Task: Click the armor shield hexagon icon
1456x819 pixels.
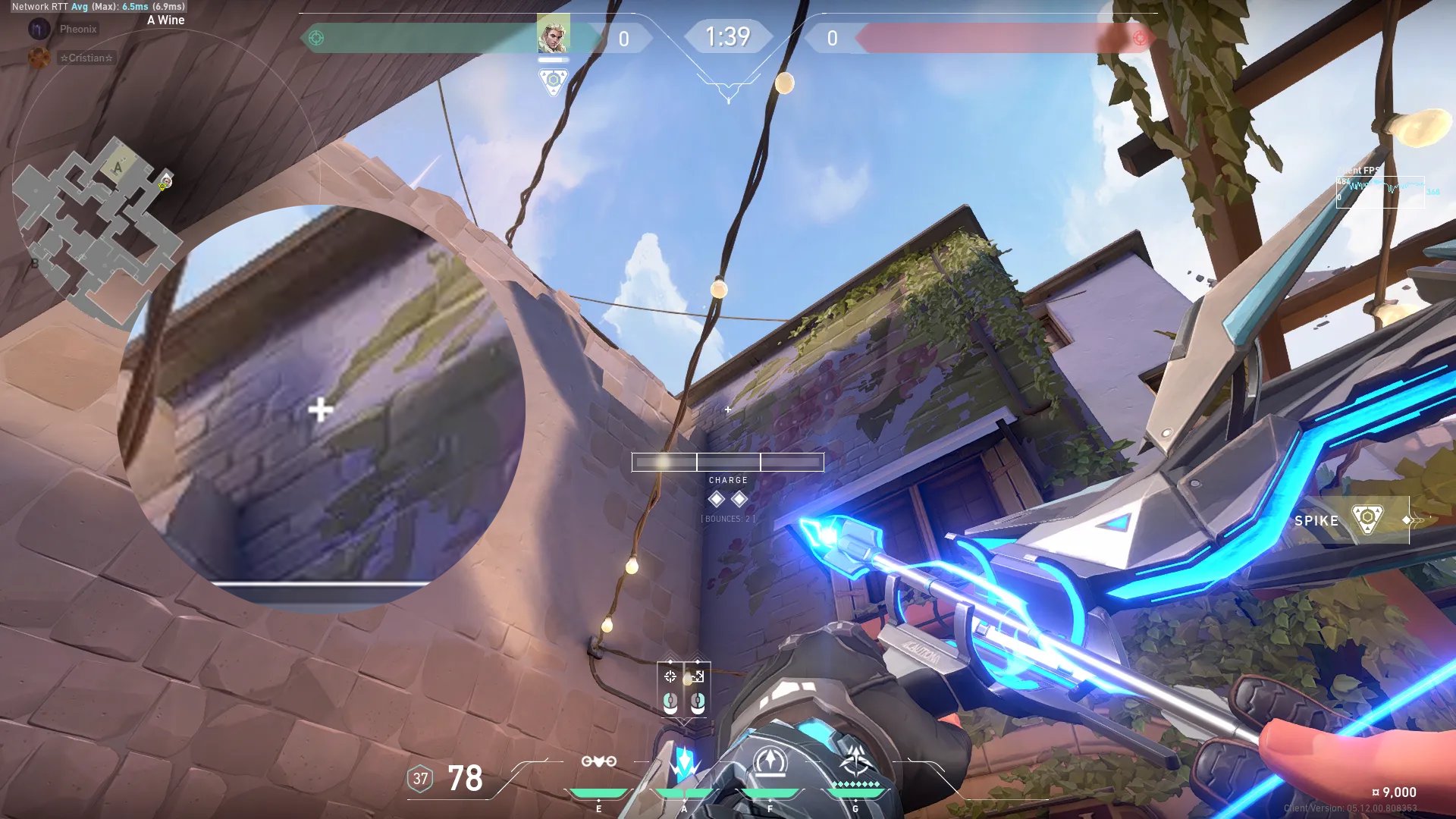Action: coord(420,778)
